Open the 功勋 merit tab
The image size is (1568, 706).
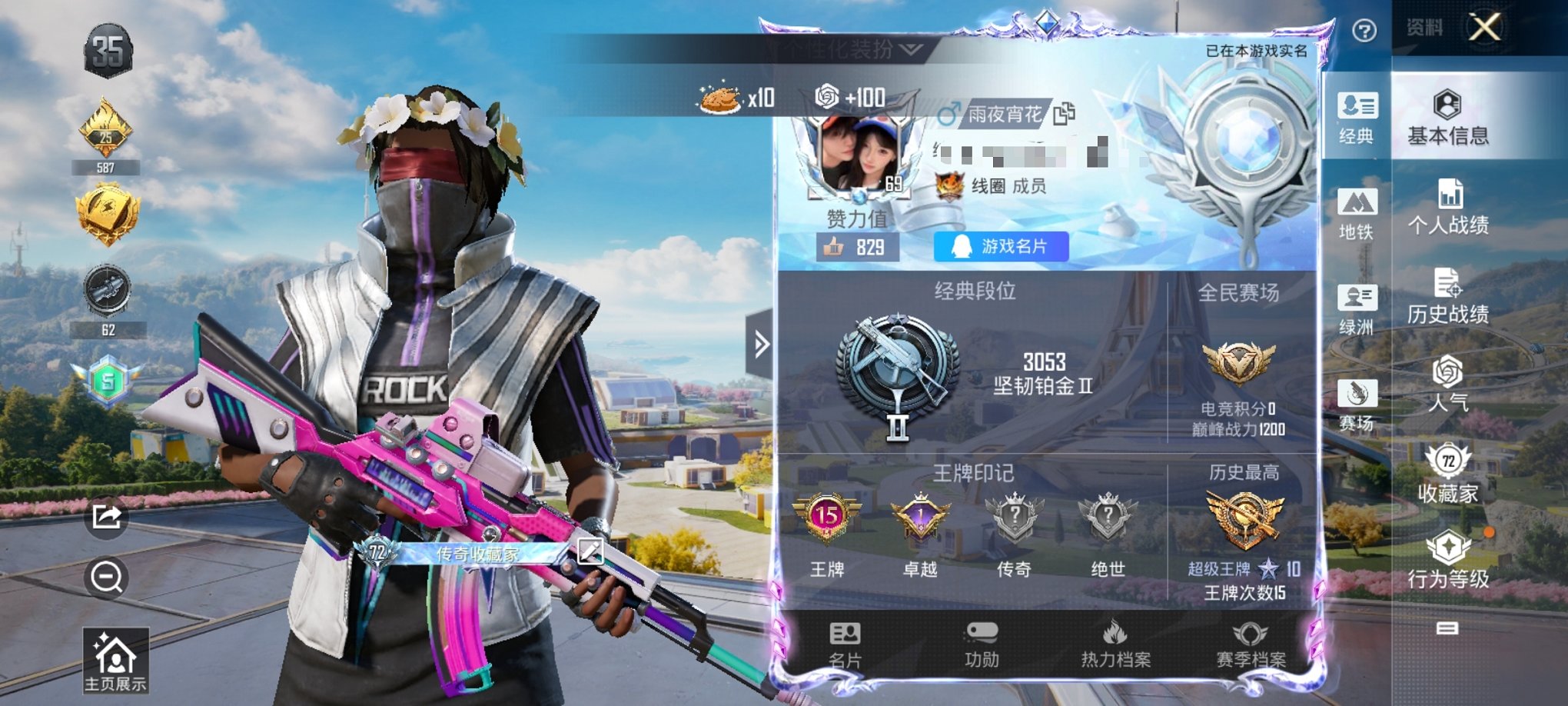point(982,644)
